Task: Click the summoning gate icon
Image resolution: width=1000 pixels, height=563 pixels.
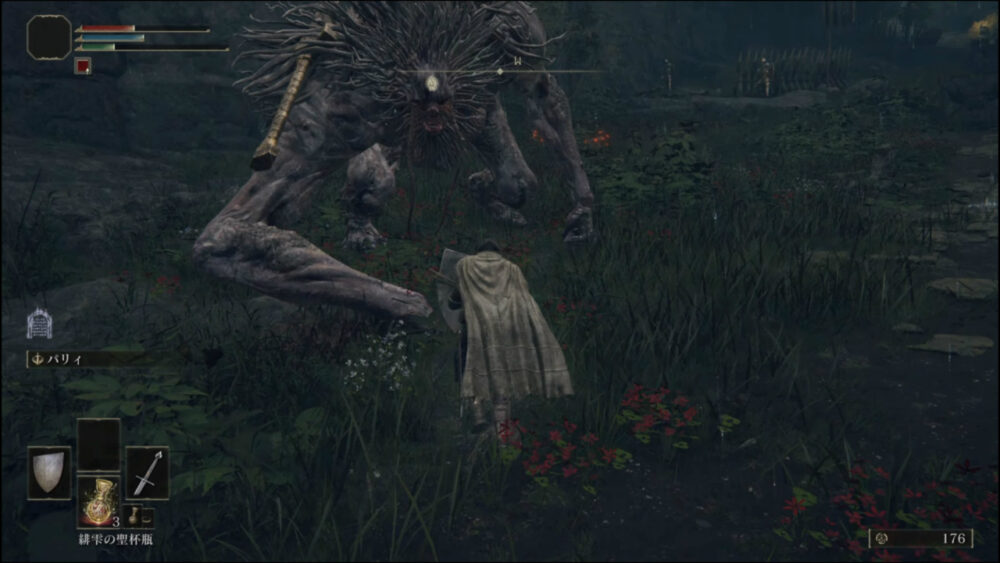Action: (x=39, y=323)
